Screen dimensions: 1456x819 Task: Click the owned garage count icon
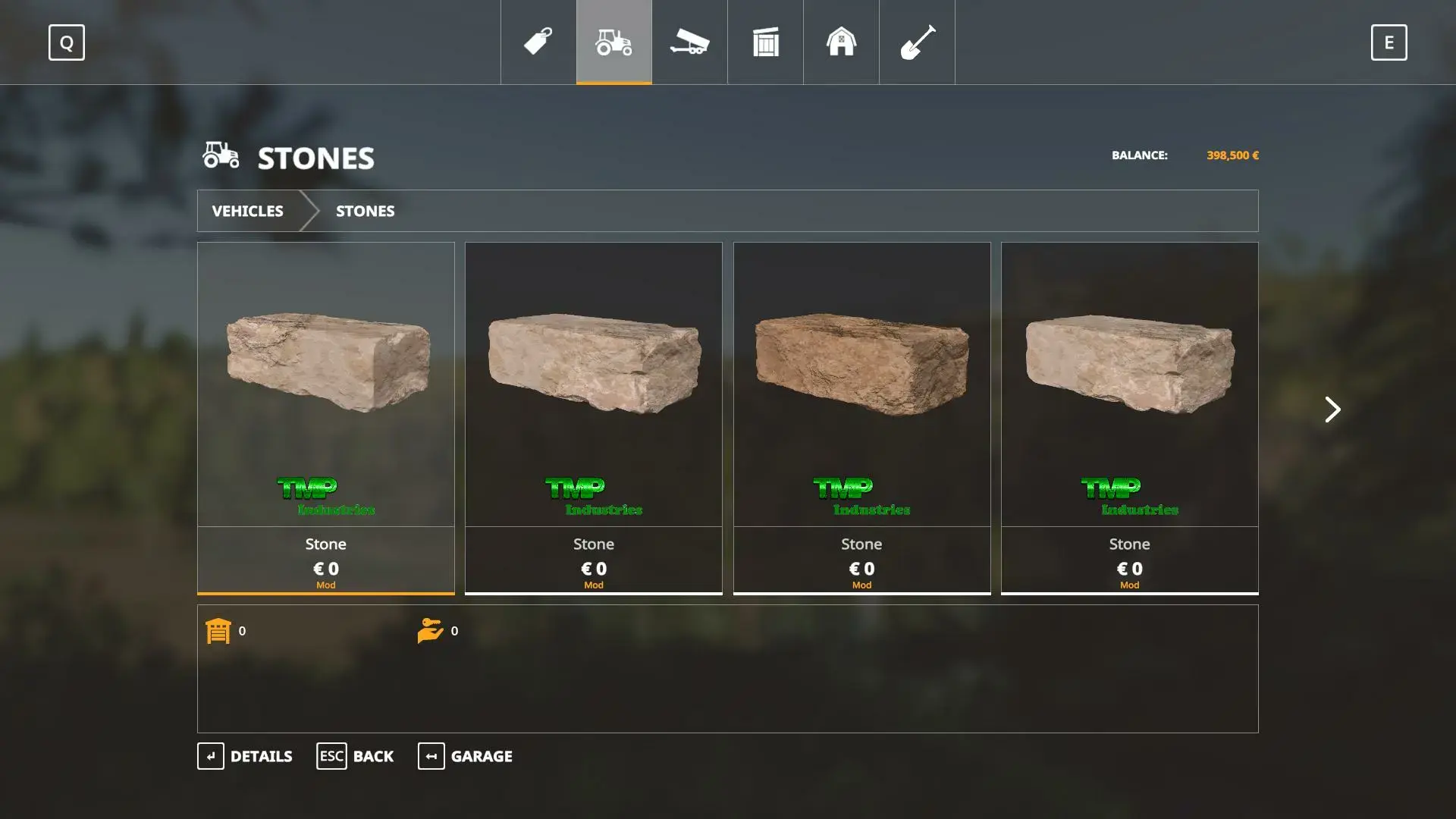(x=219, y=630)
